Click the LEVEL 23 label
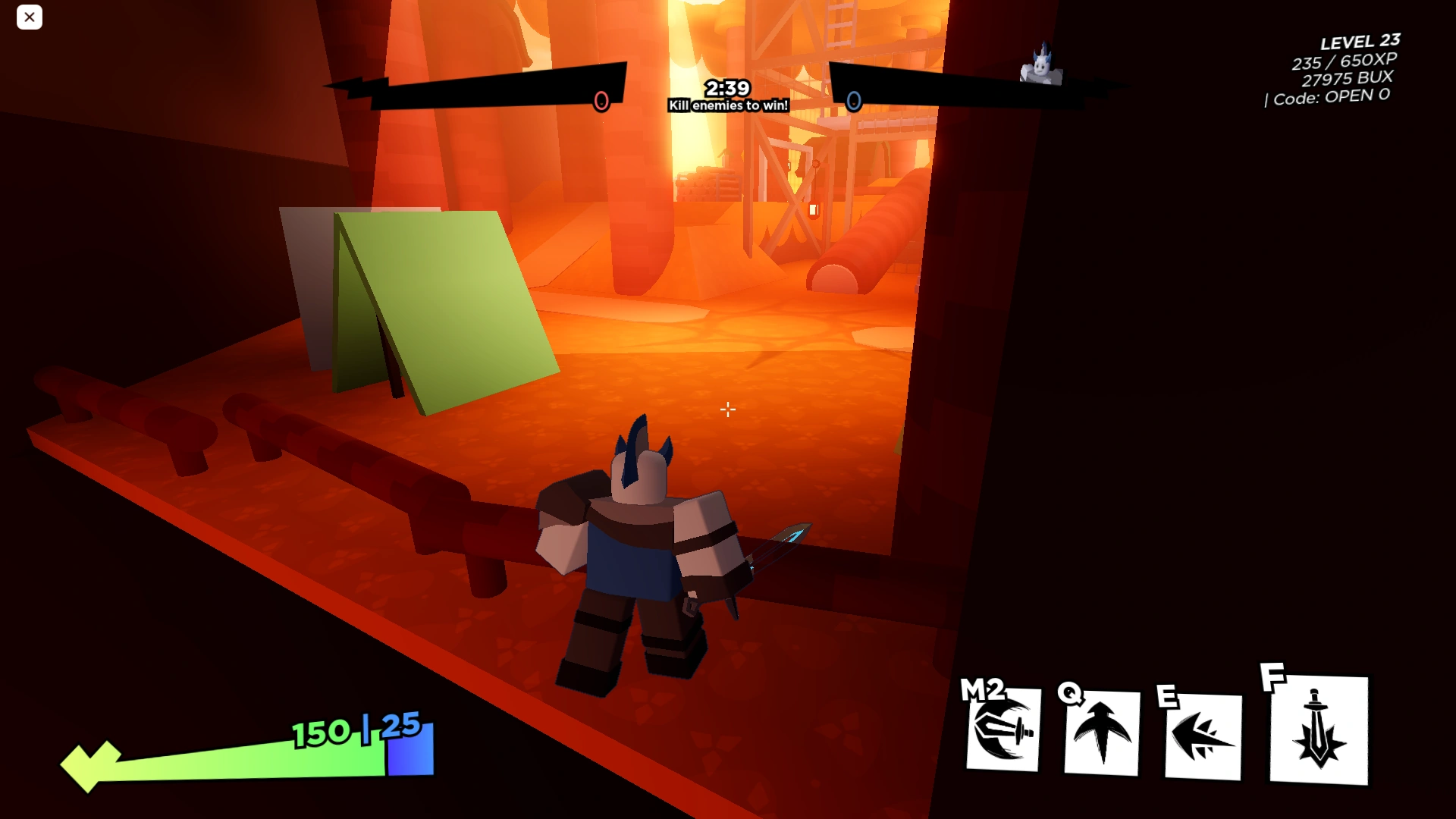Screen dimensions: 1456x819 click(1360, 41)
